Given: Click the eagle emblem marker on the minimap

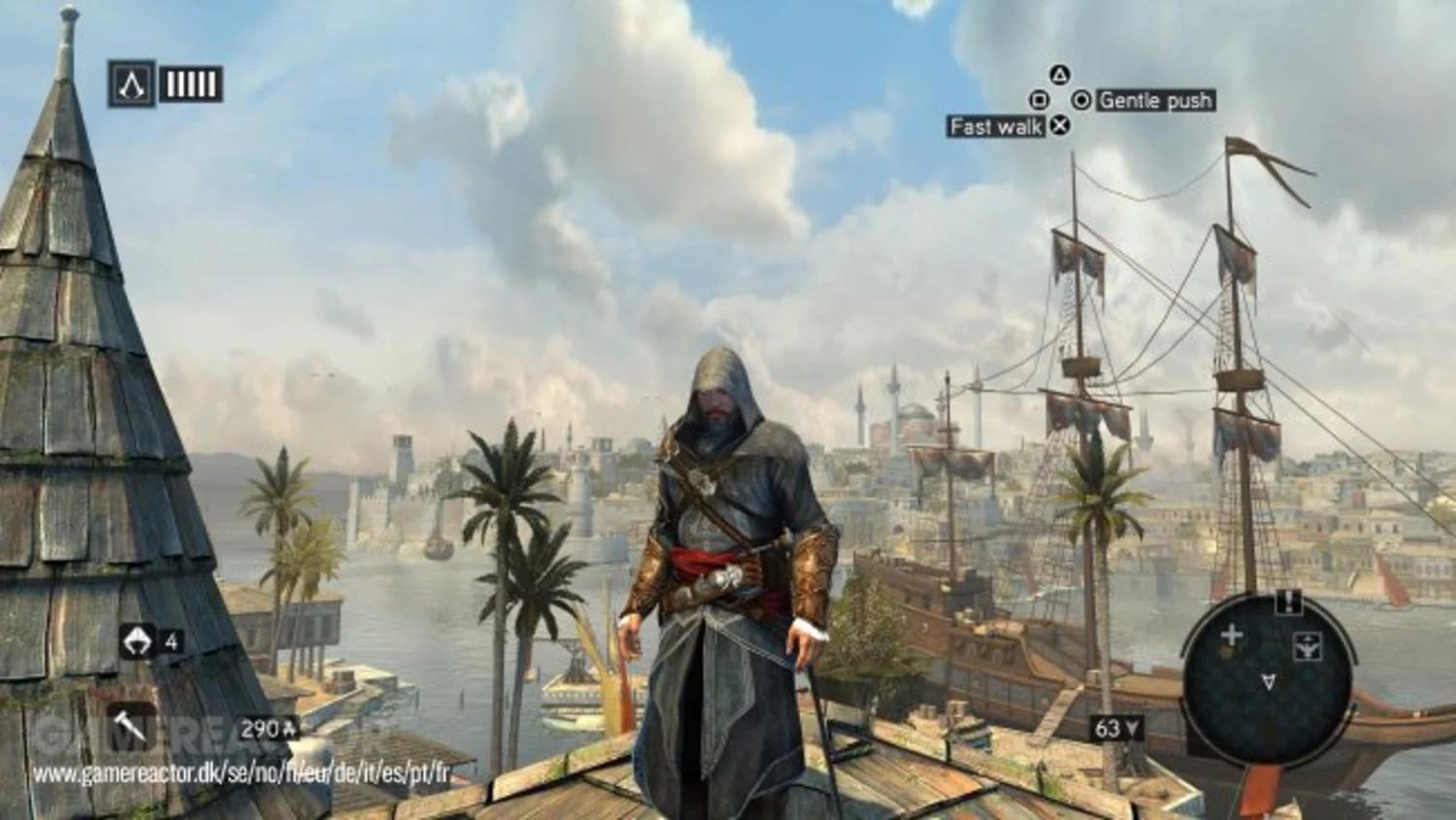Looking at the screenshot, I should tap(1307, 644).
